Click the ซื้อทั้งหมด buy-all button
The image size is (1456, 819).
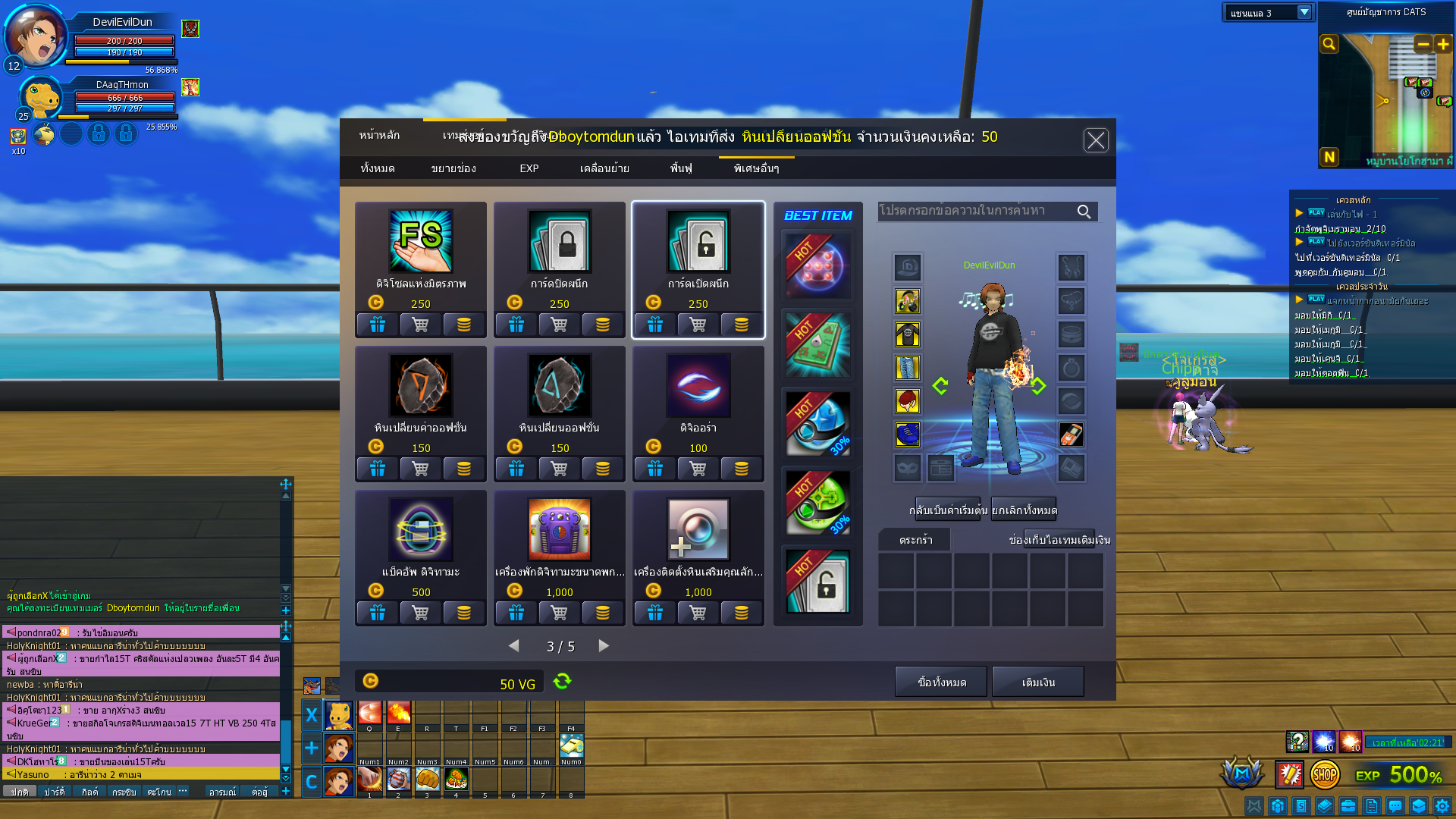tap(941, 682)
